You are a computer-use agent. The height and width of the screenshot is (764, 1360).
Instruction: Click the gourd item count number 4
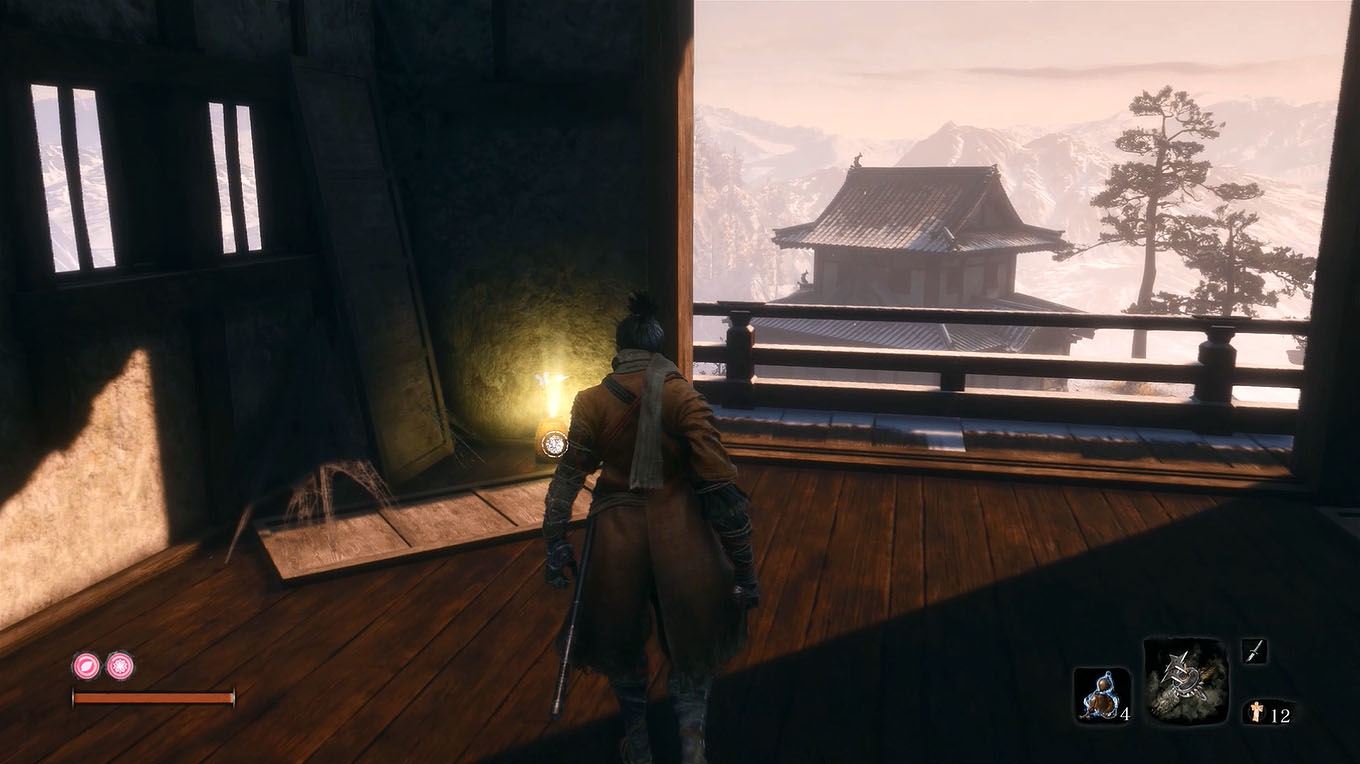[1124, 717]
